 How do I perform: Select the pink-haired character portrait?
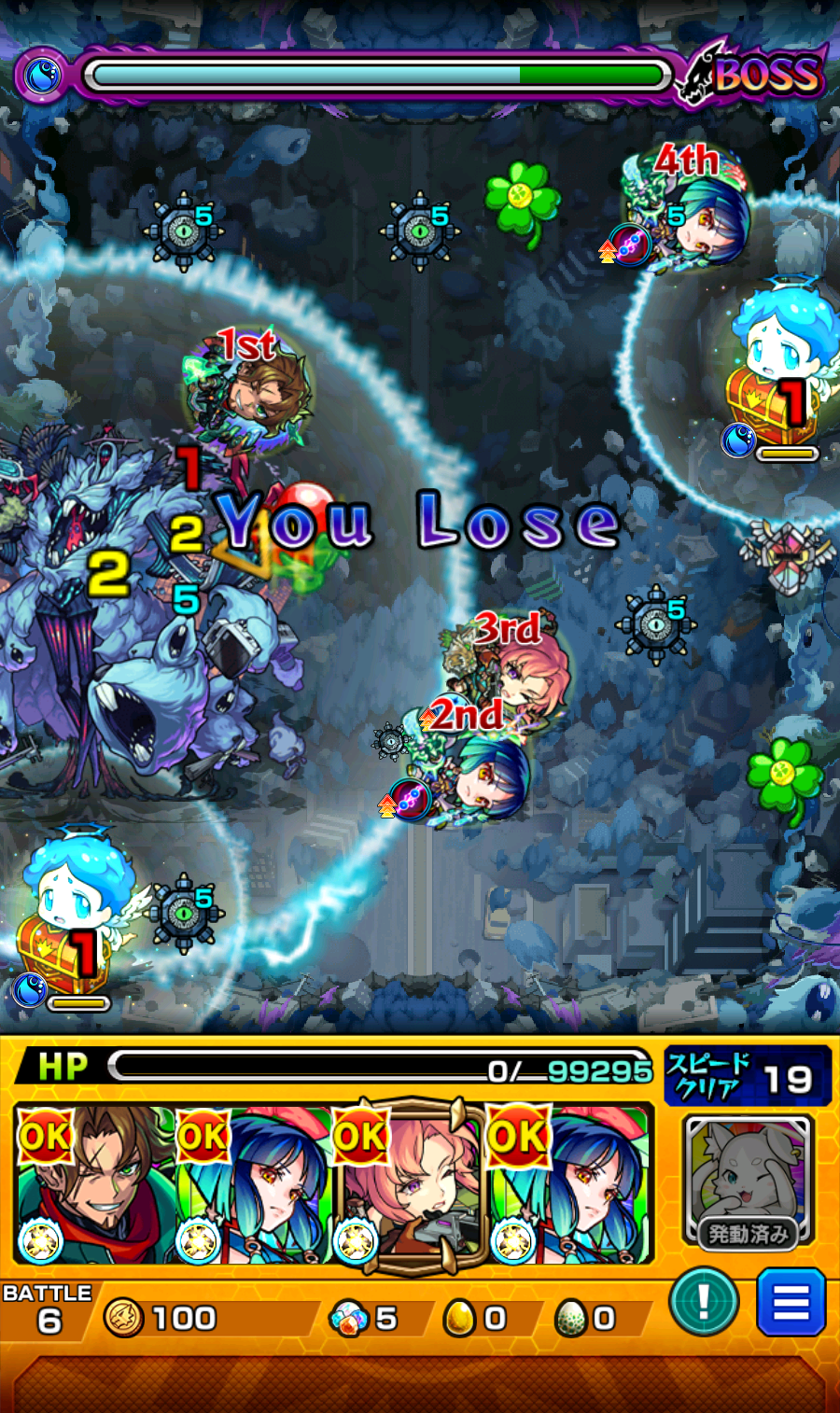tap(409, 1183)
